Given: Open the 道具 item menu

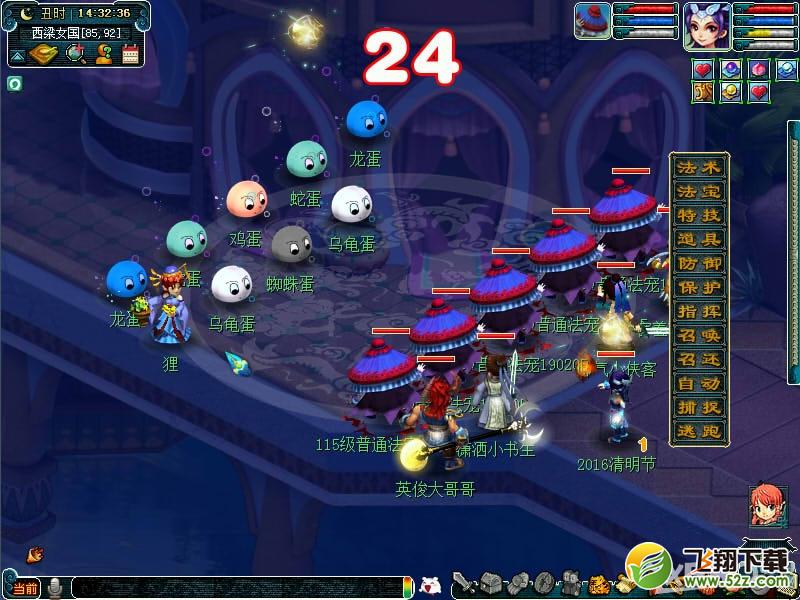Looking at the screenshot, I should pyautogui.click(x=698, y=239).
